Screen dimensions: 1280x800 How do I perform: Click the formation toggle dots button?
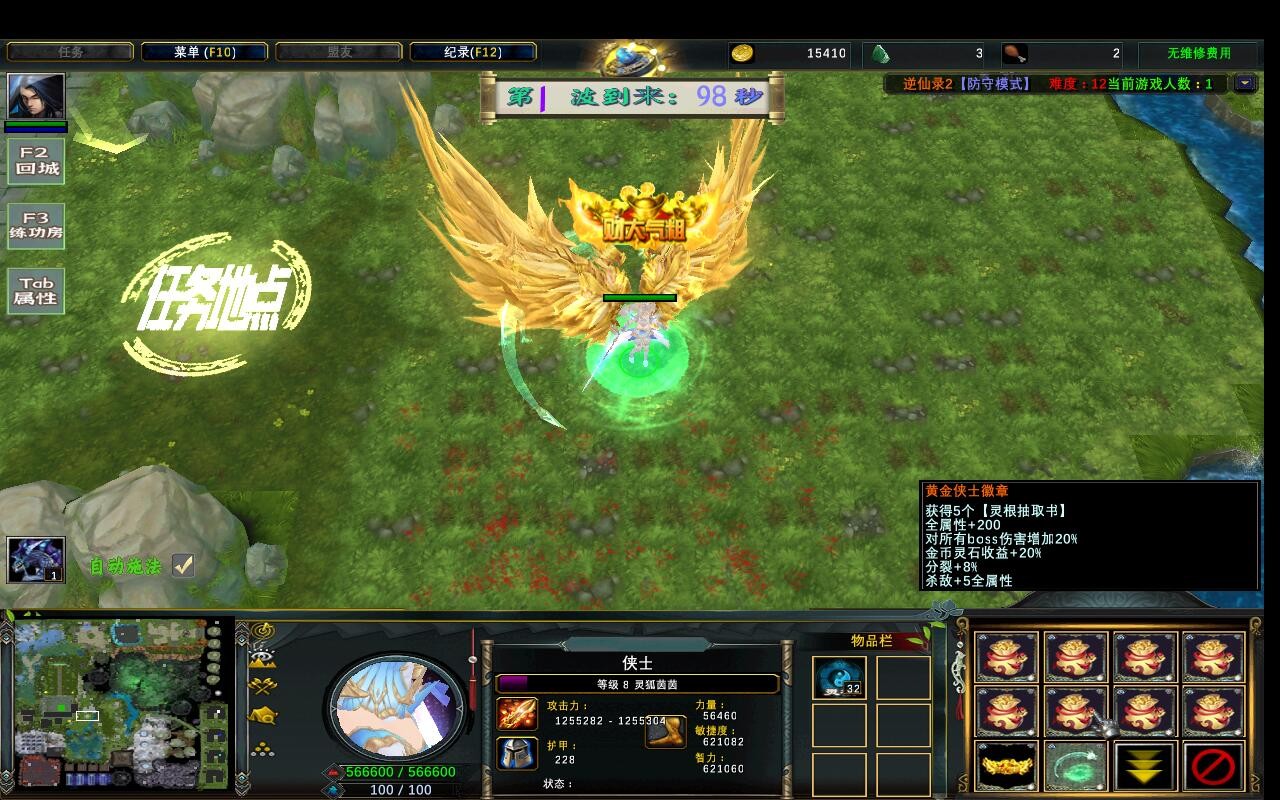point(263,747)
